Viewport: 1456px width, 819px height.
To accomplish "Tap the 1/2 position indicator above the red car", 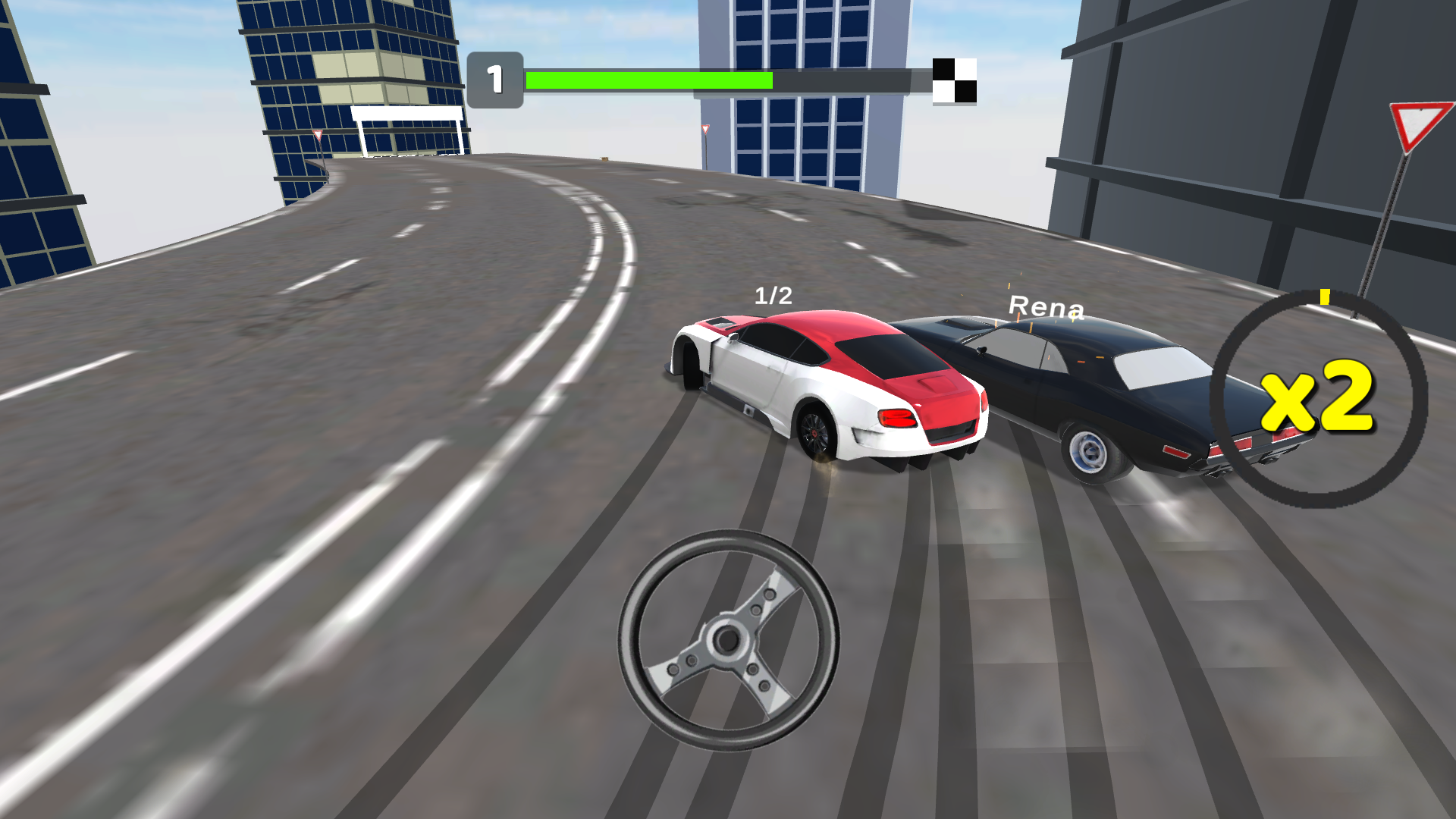I will [773, 295].
